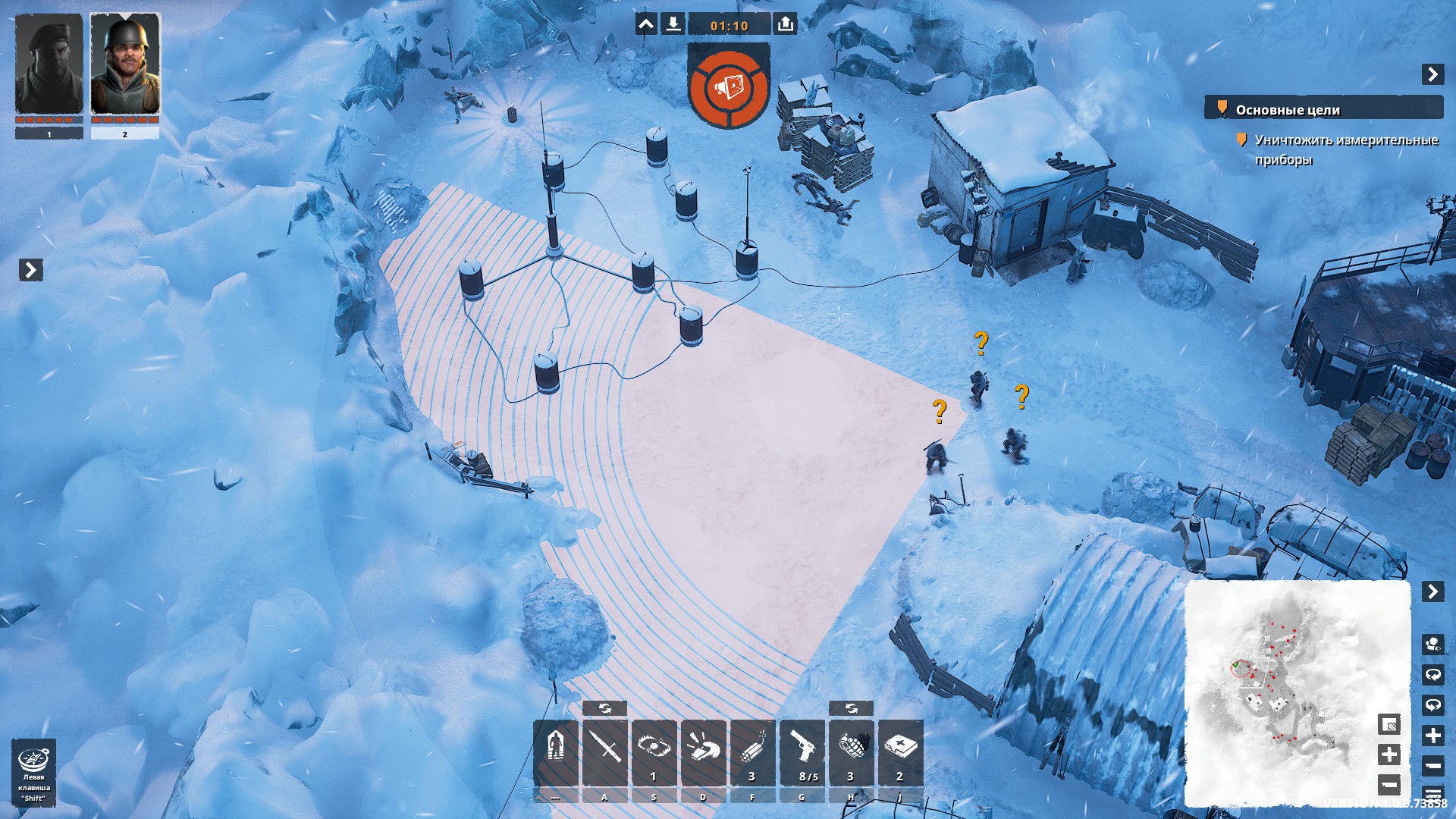Select the helmeted soldier portrait
This screenshot has width=1456, height=819.
125,66
